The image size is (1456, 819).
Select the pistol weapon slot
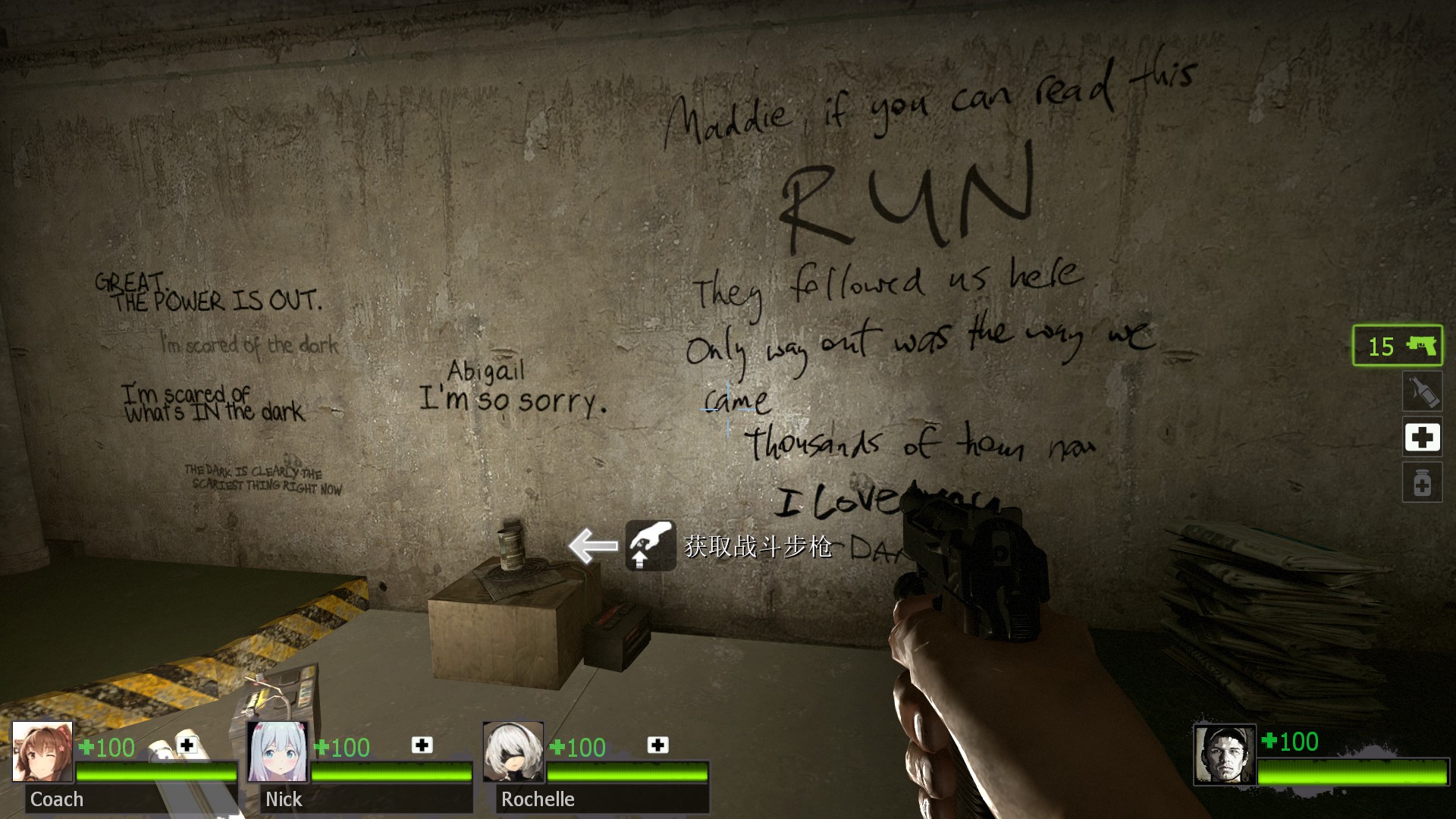coord(1397,346)
